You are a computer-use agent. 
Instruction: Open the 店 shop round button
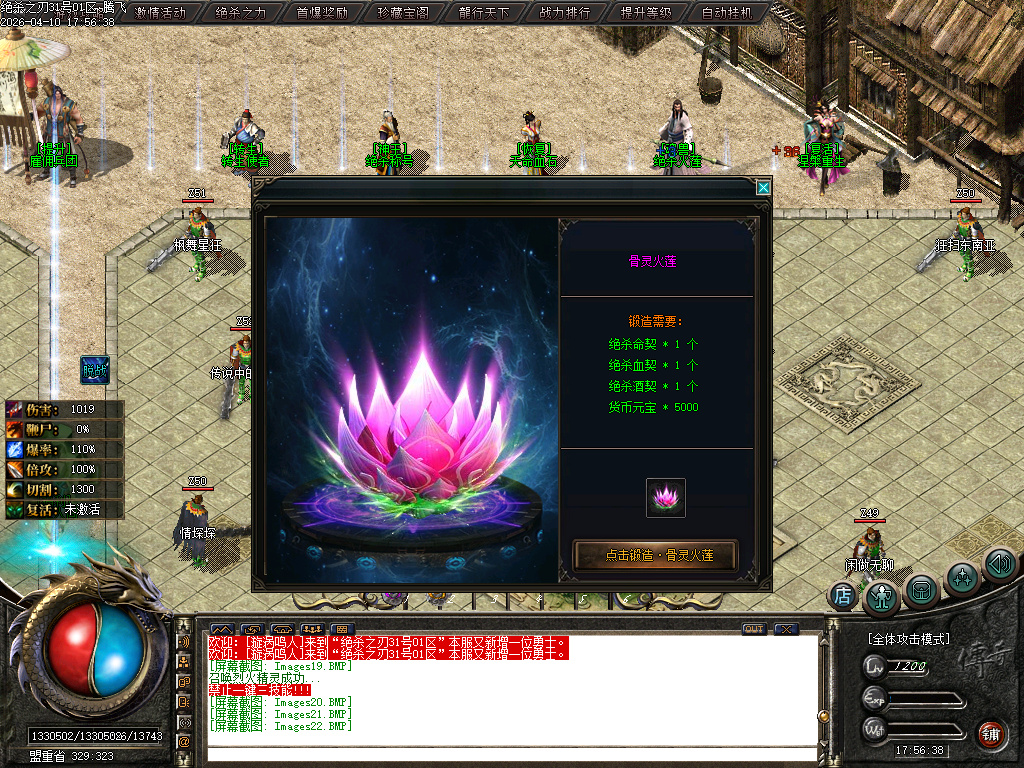point(843,596)
